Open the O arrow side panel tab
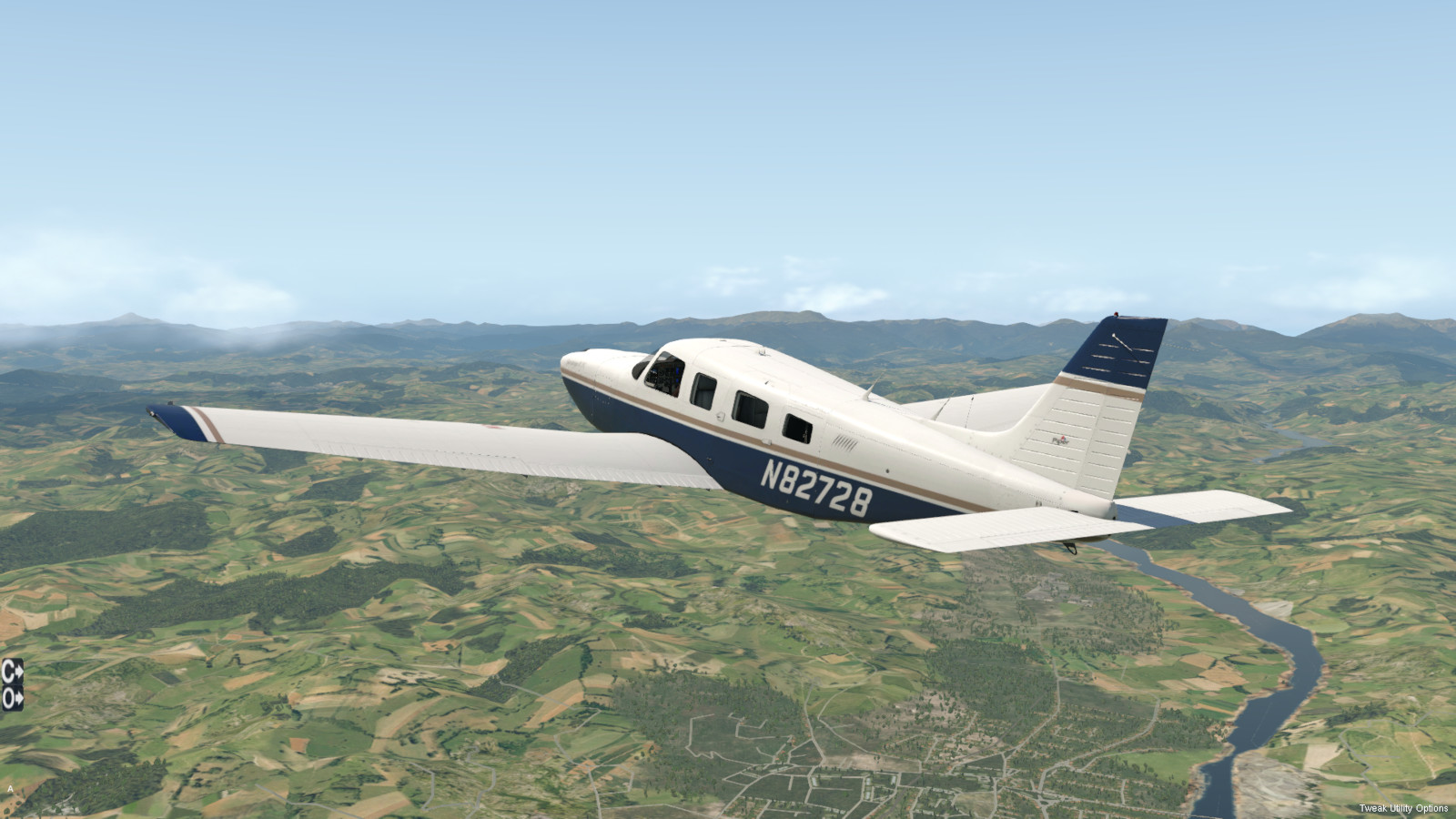 click(x=12, y=698)
